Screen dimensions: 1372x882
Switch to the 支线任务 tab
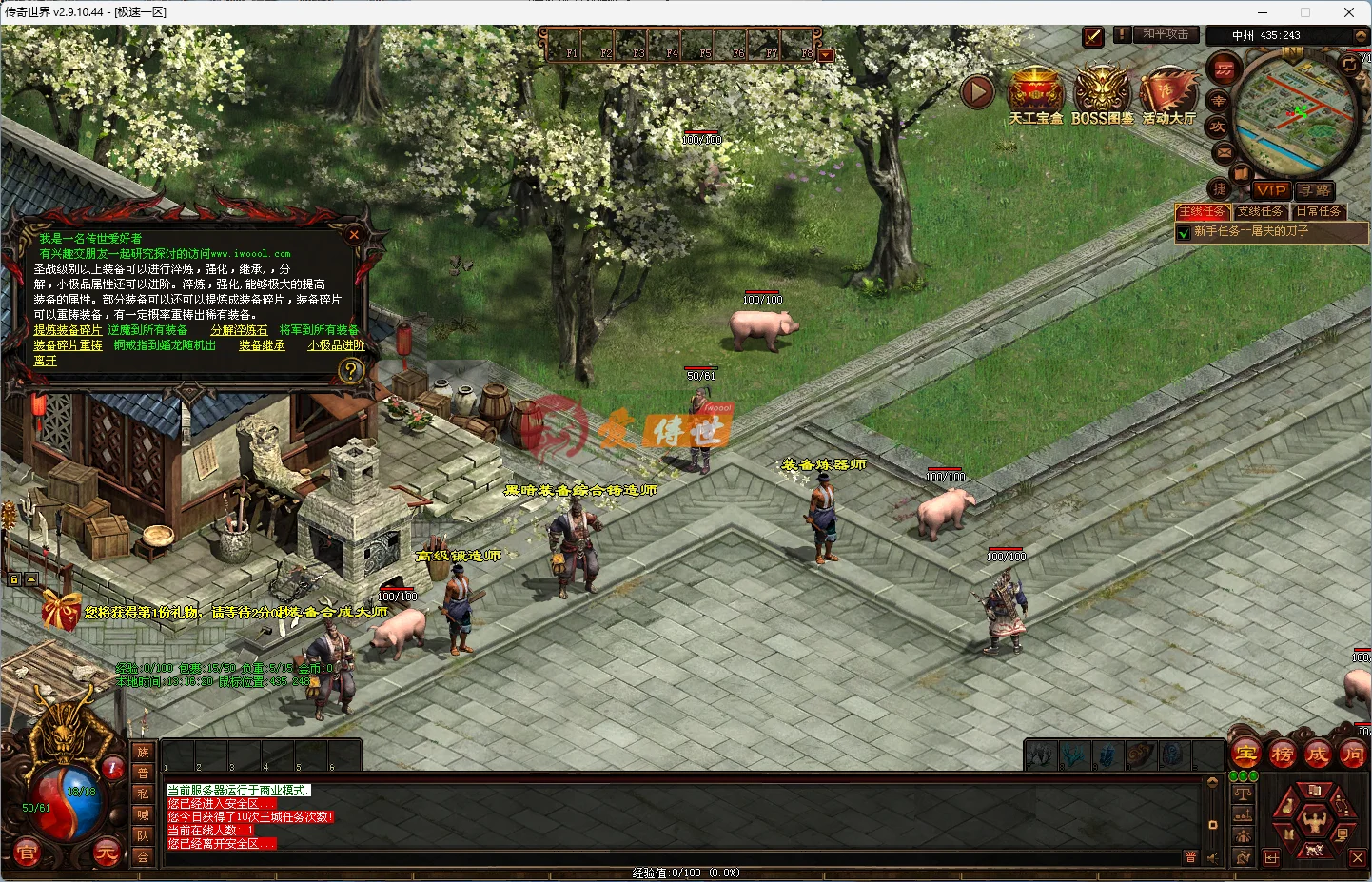[x=1262, y=211]
